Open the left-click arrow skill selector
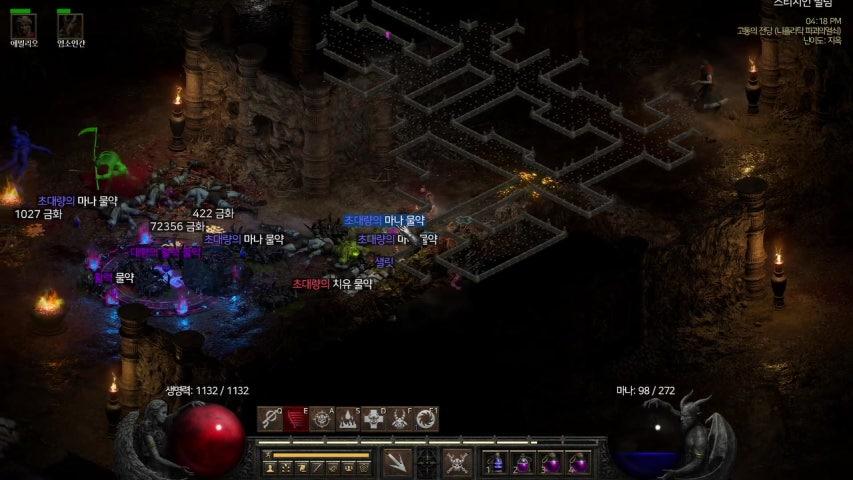Image resolution: width=853 pixels, height=480 pixels. [397, 463]
